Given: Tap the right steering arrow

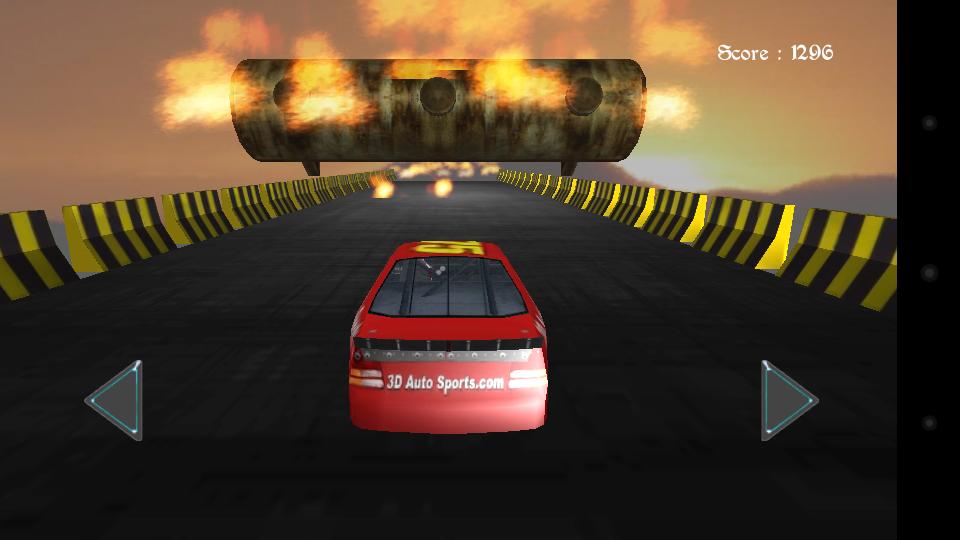Looking at the screenshot, I should [786, 400].
